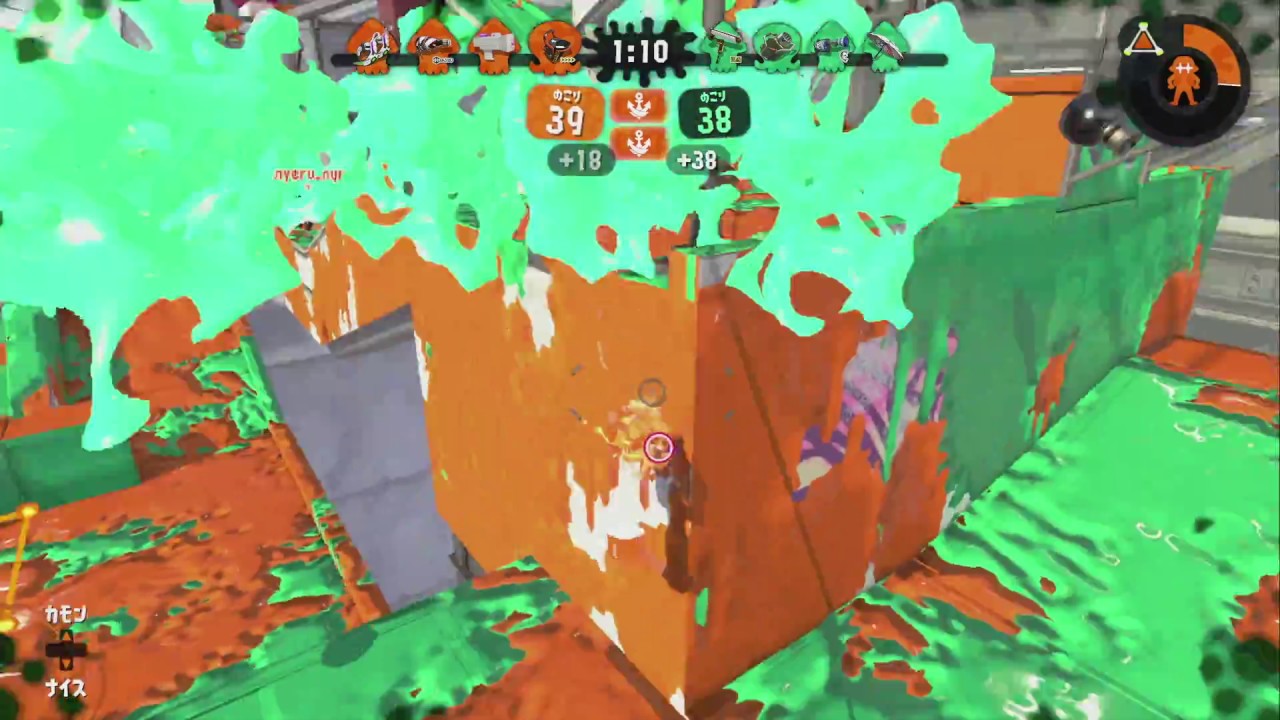Click the orange score counter showing 39

pyautogui.click(x=566, y=113)
